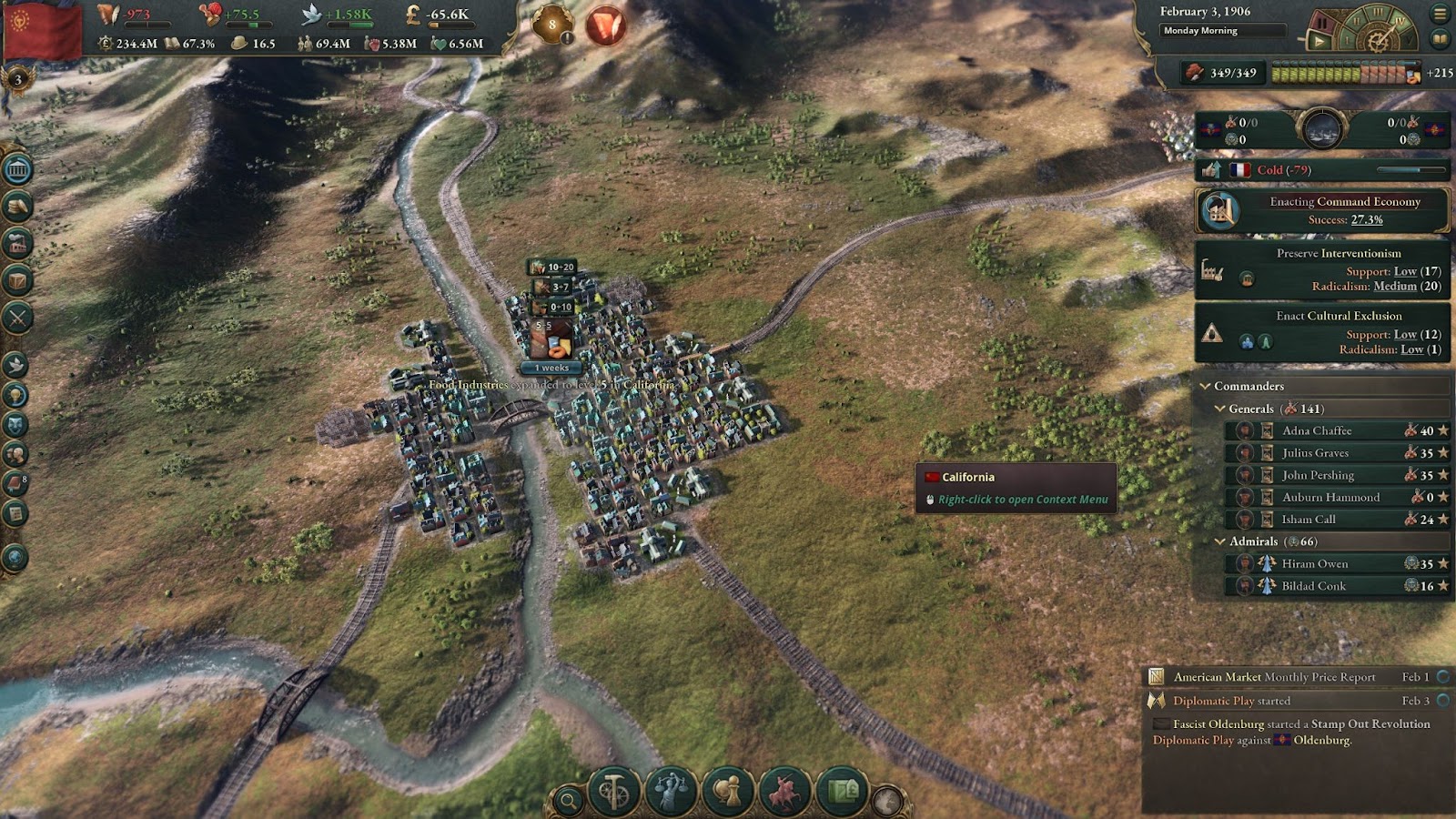This screenshot has height=819, width=1456.
Task: Select admiral Hiram Owen
Action: point(1315,564)
